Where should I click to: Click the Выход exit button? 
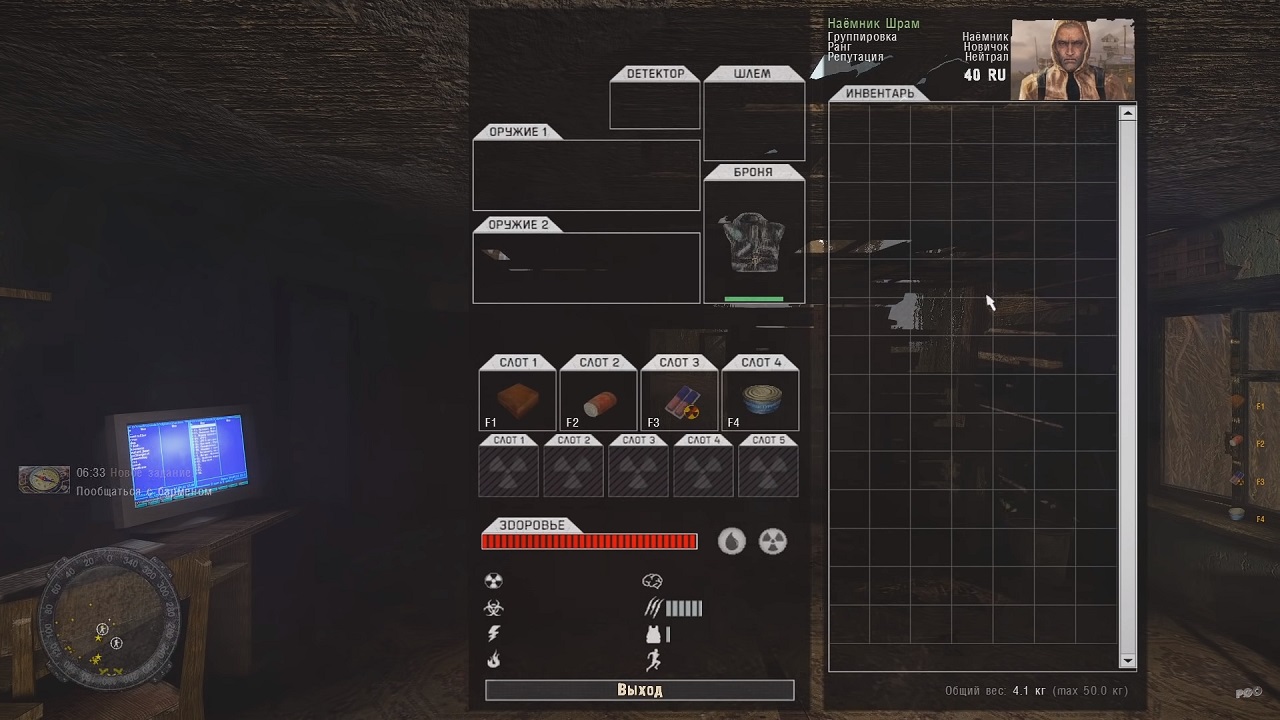639,690
